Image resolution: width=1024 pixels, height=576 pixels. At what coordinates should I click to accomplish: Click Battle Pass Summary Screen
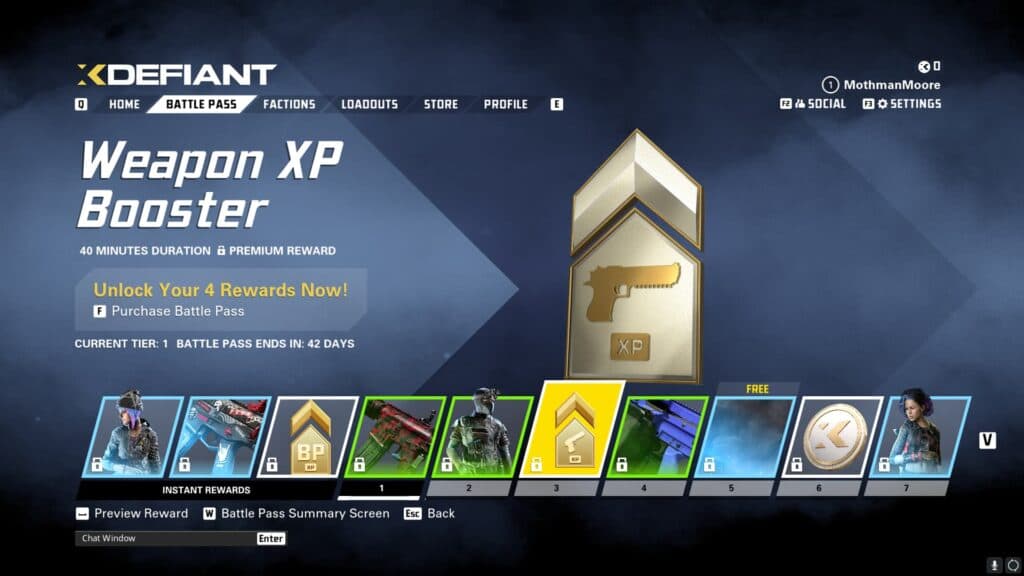[x=304, y=513]
